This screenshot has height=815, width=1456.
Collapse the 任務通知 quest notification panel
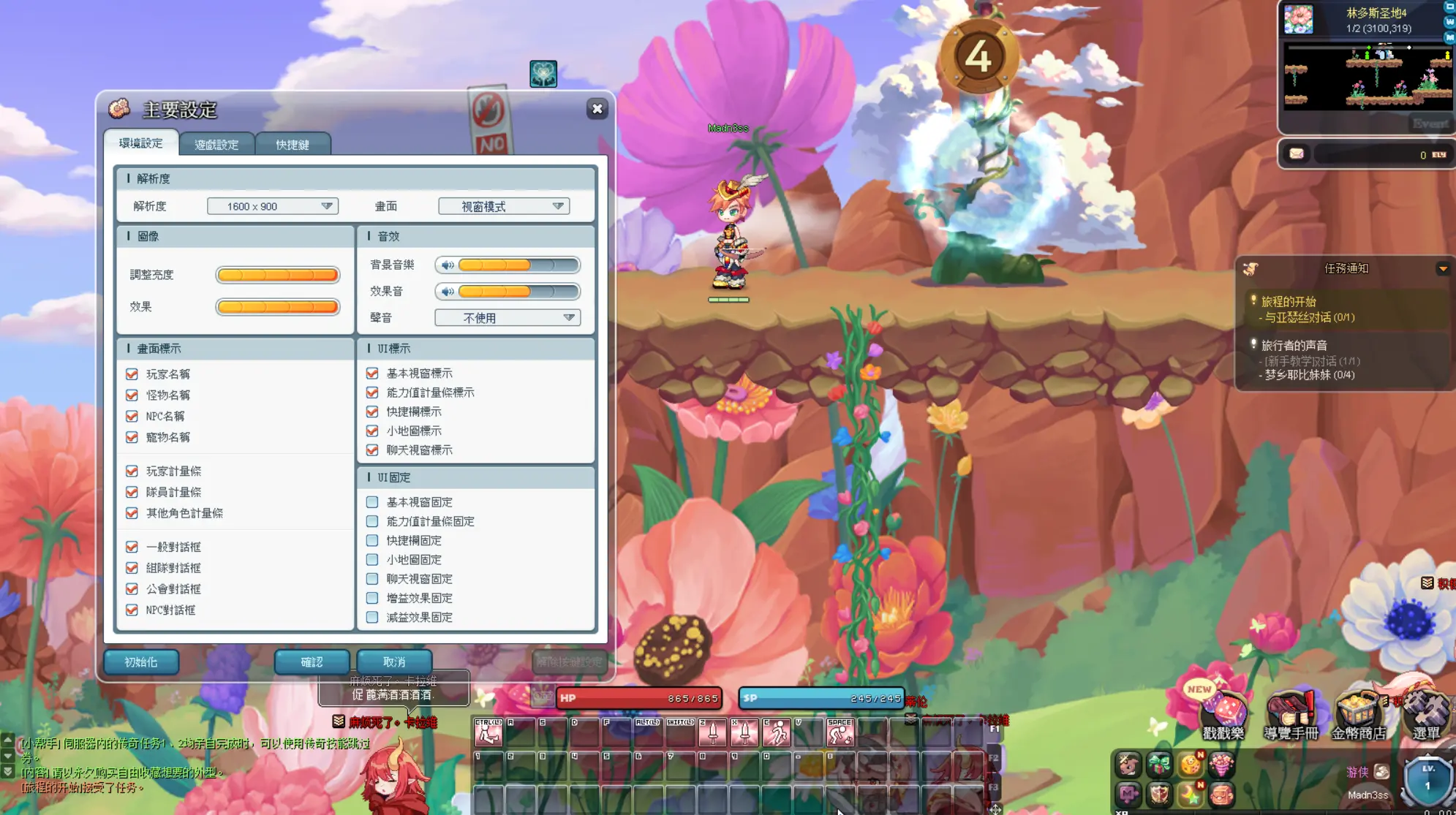click(1444, 268)
